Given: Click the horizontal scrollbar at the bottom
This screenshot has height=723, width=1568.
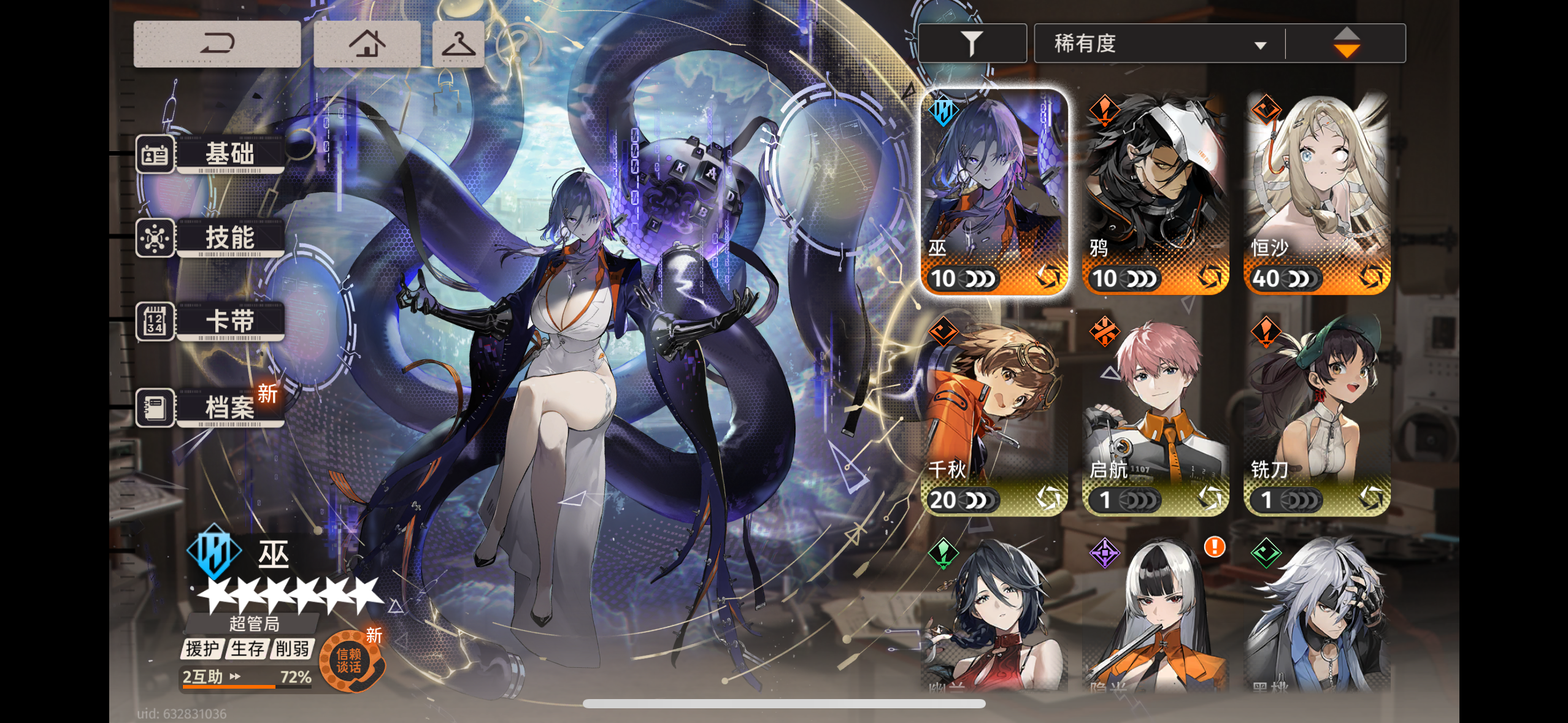Looking at the screenshot, I should tap(784, 704).
